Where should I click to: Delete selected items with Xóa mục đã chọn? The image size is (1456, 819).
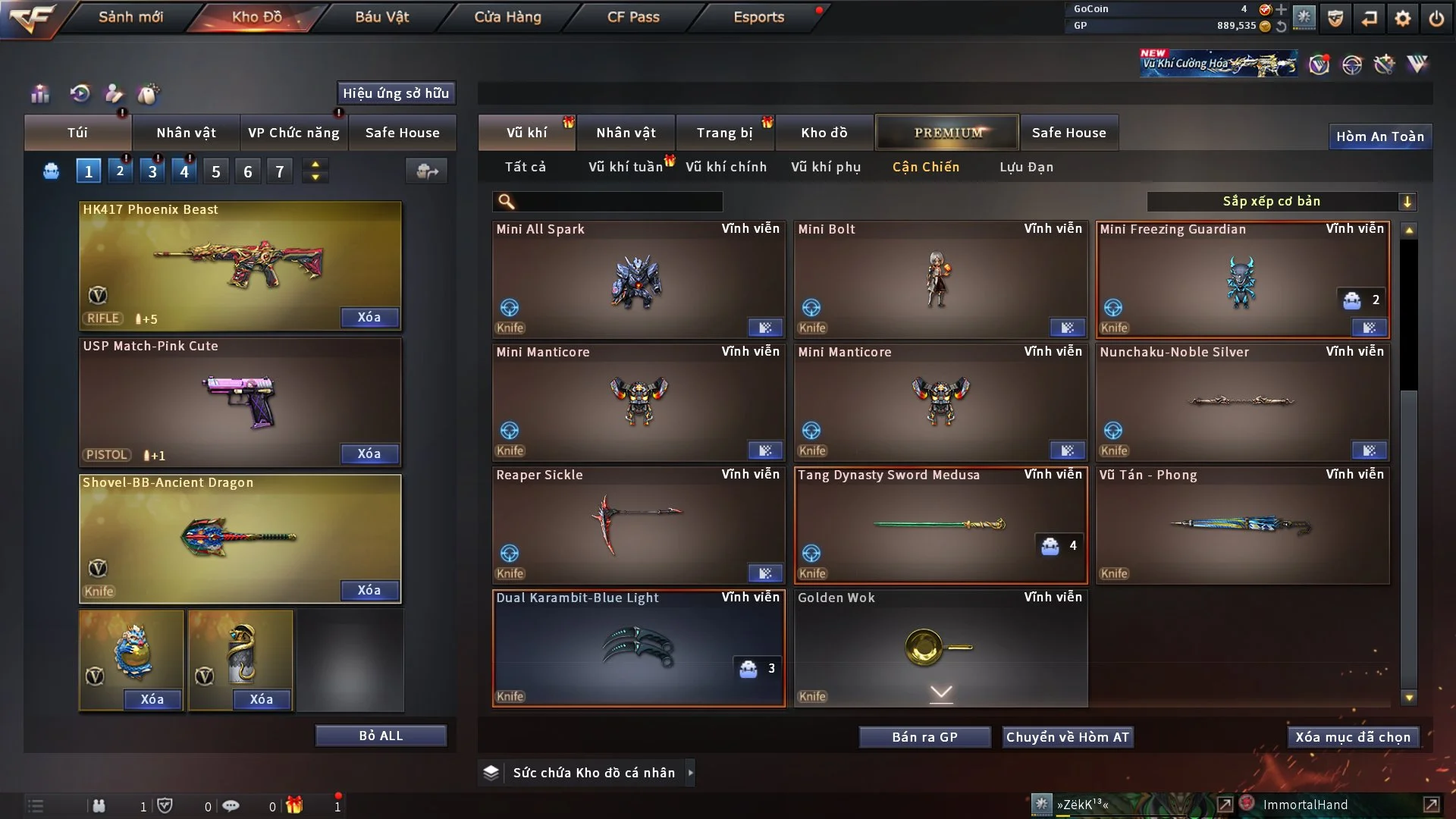click(1353, 737)
